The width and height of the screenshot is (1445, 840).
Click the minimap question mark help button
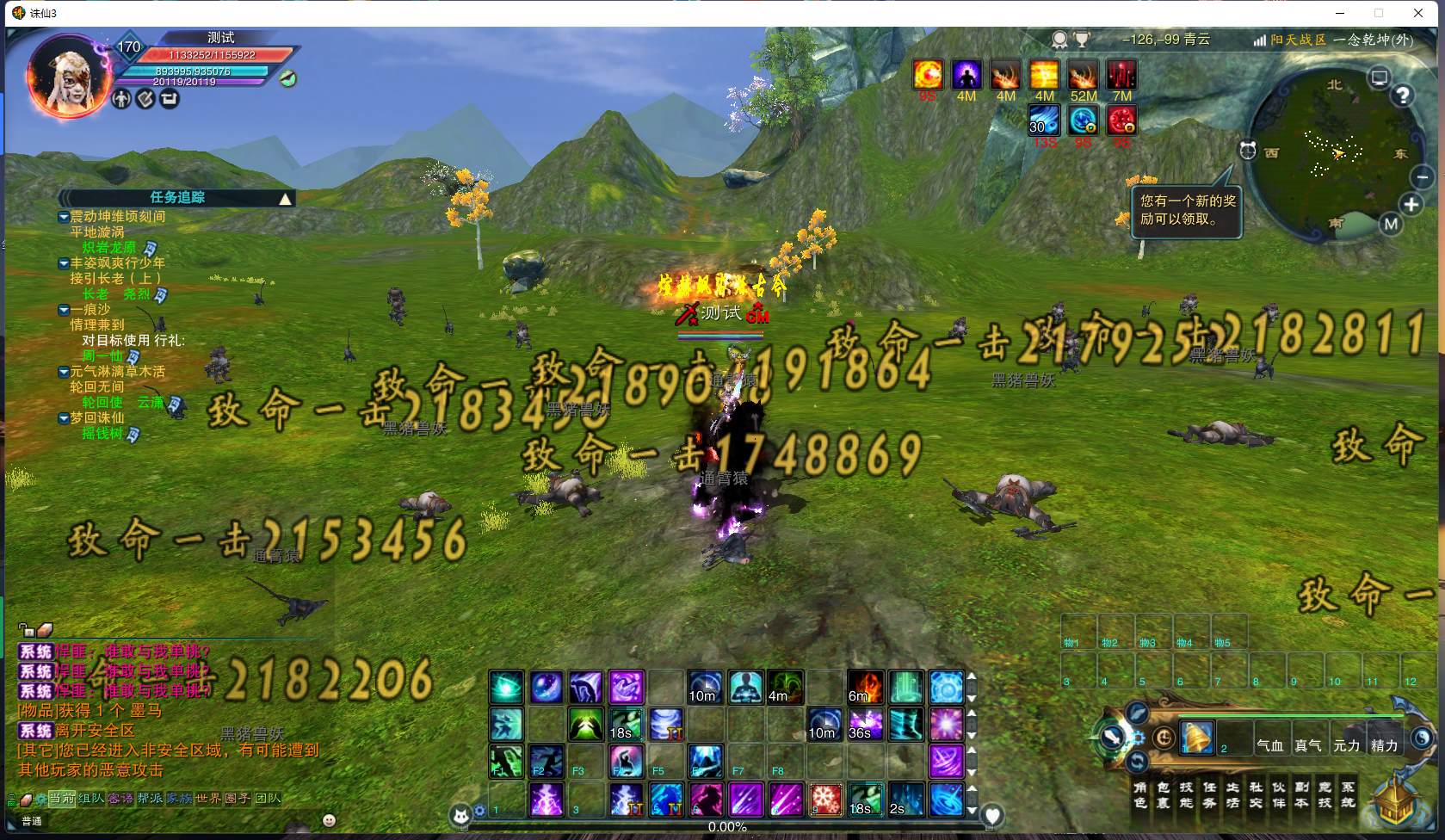[x=1403, y=96]
